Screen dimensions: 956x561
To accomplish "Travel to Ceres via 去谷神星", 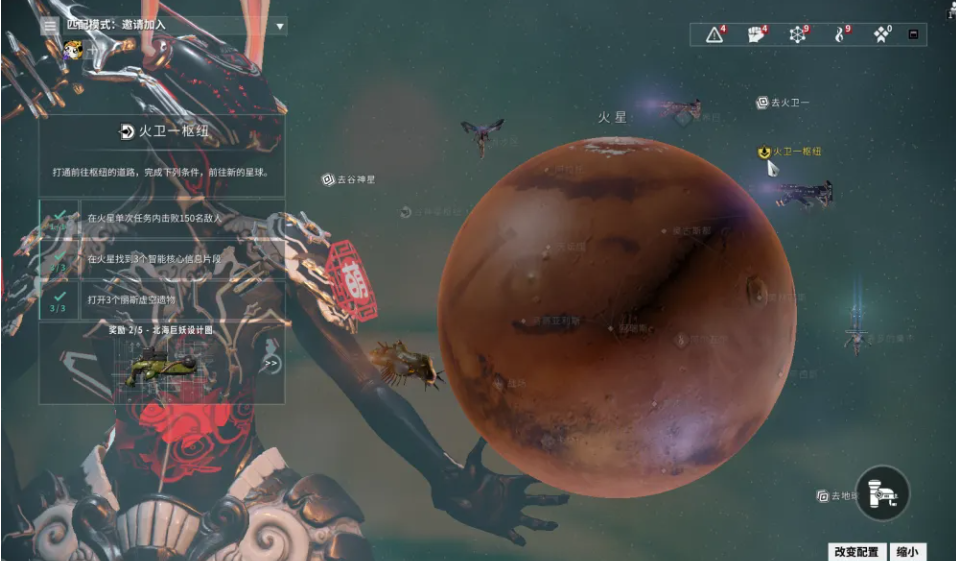I will pyautogui.click(x=348, y=180).
